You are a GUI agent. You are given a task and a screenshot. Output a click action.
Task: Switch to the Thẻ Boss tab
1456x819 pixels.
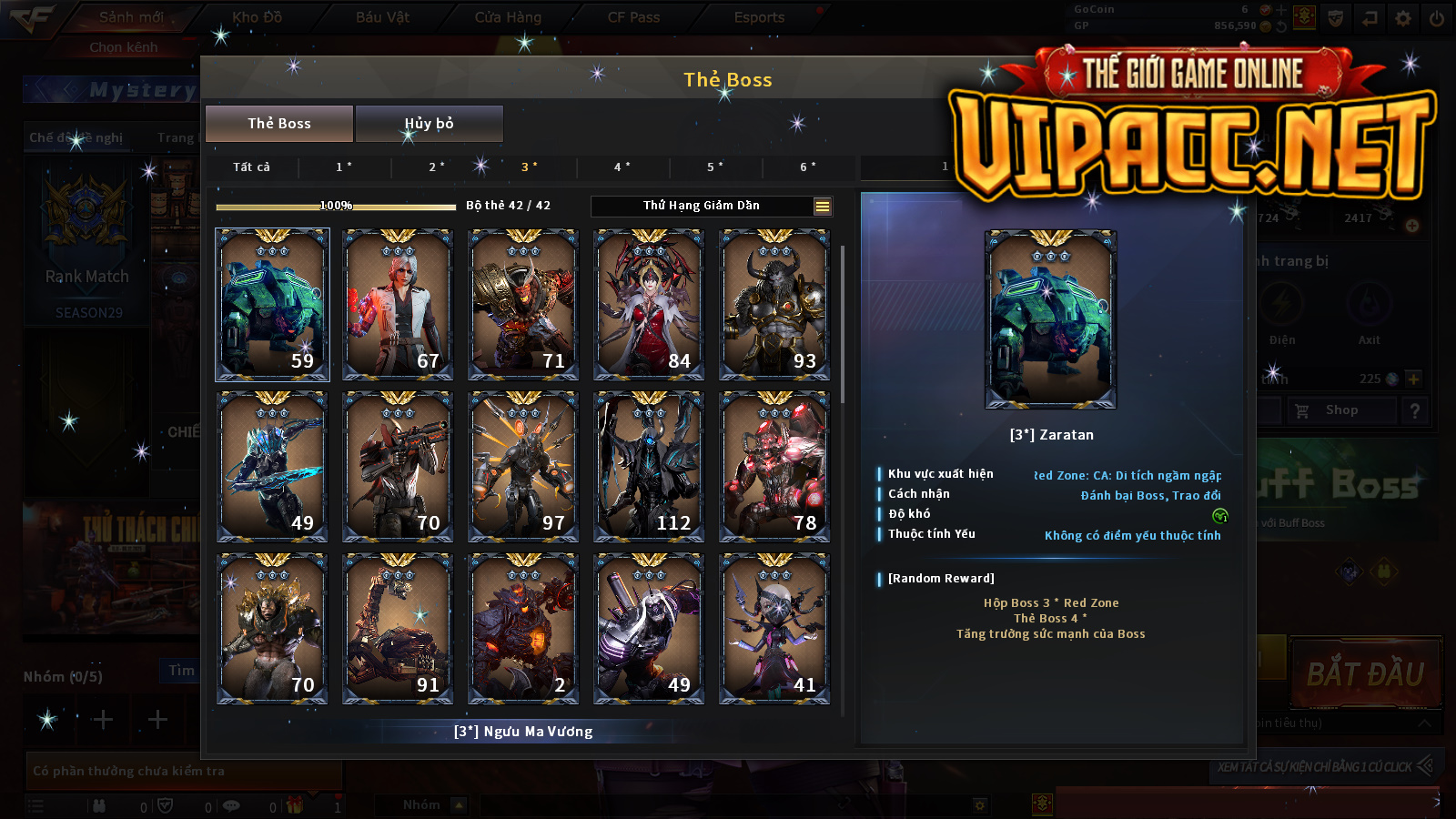[x=279, y=124]
